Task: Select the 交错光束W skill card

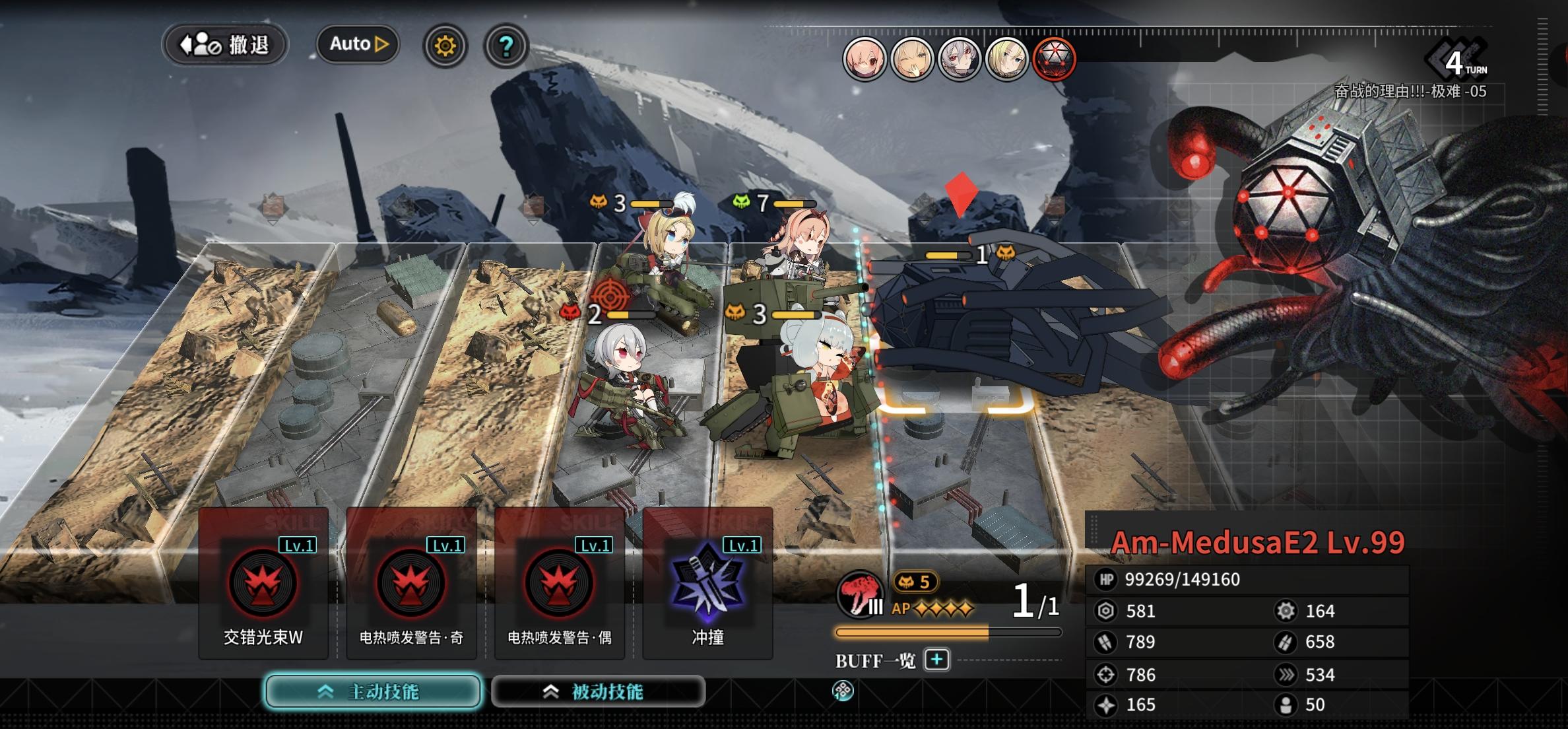Action: (263, 584)
